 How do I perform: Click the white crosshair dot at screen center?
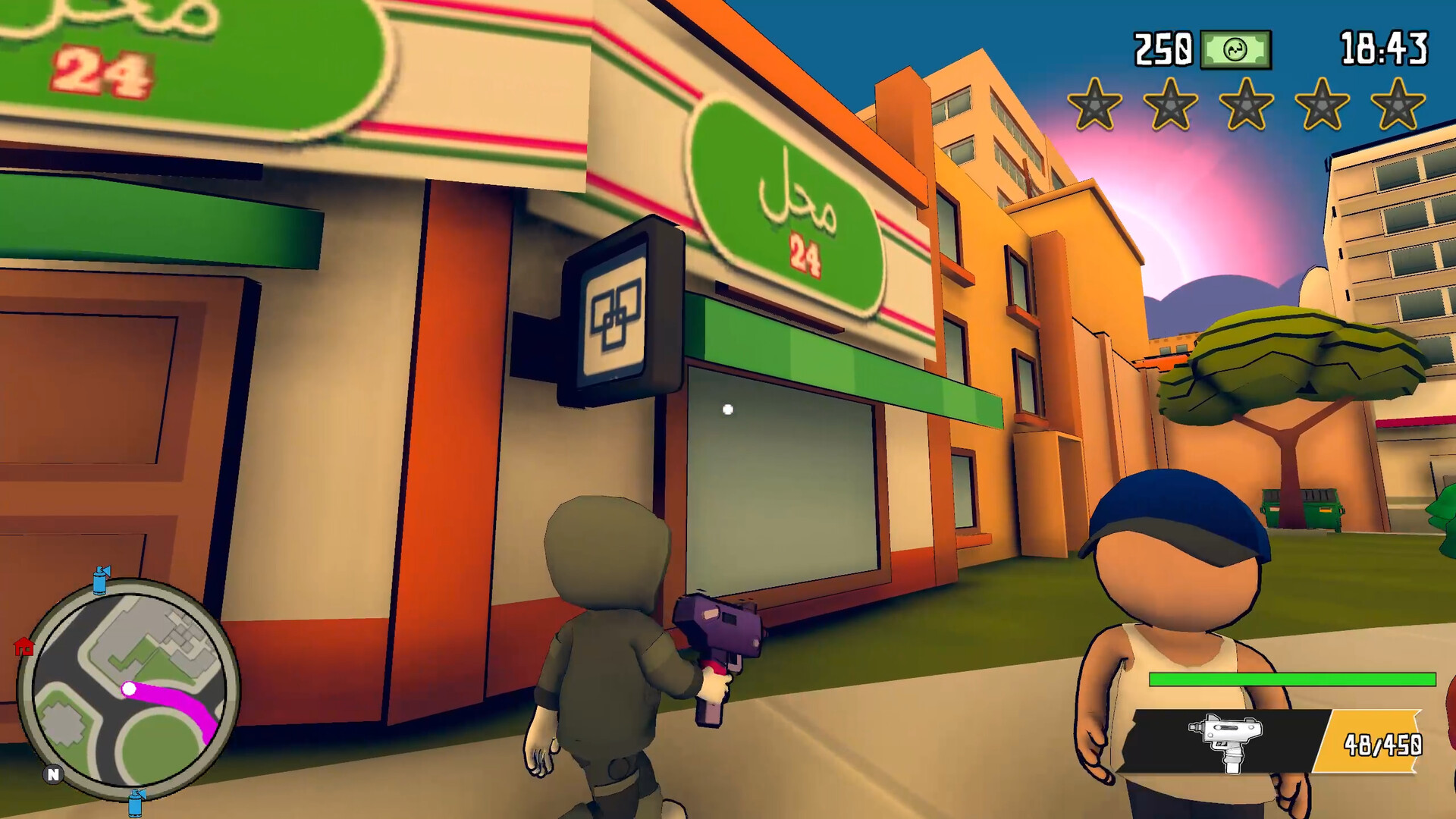coord(729,409)
